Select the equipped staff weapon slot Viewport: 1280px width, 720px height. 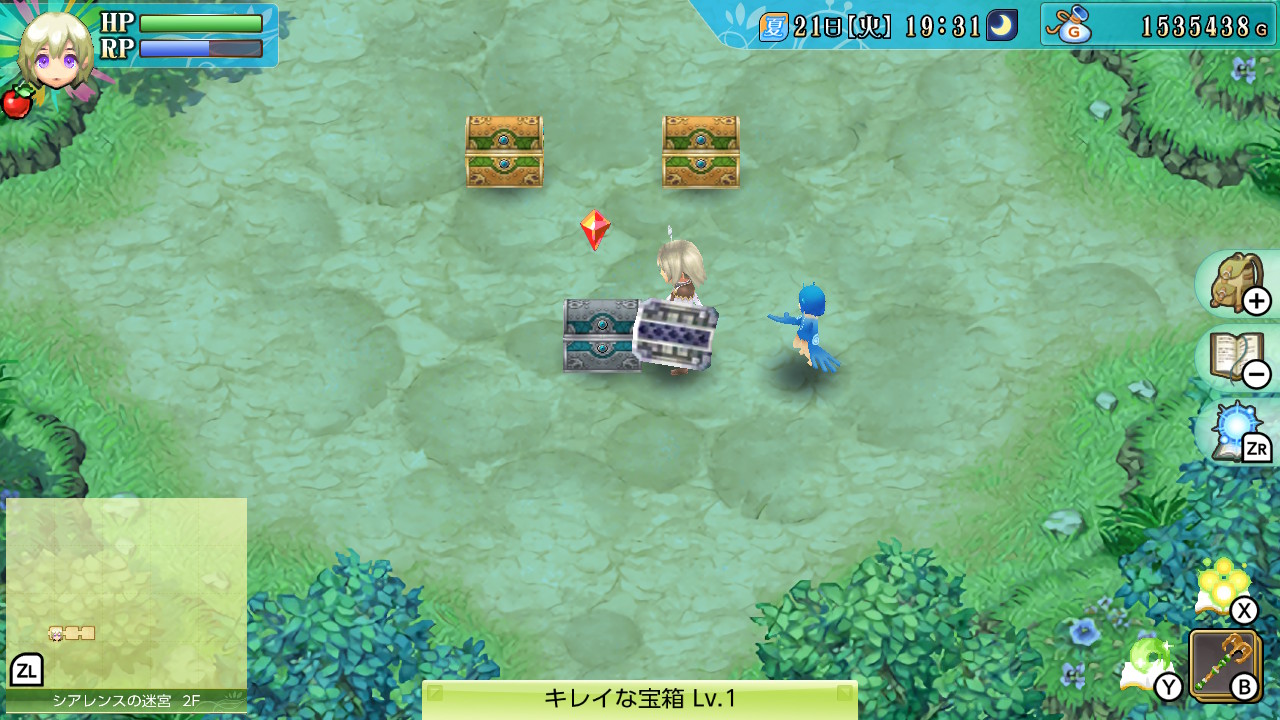click(1224, 663)
